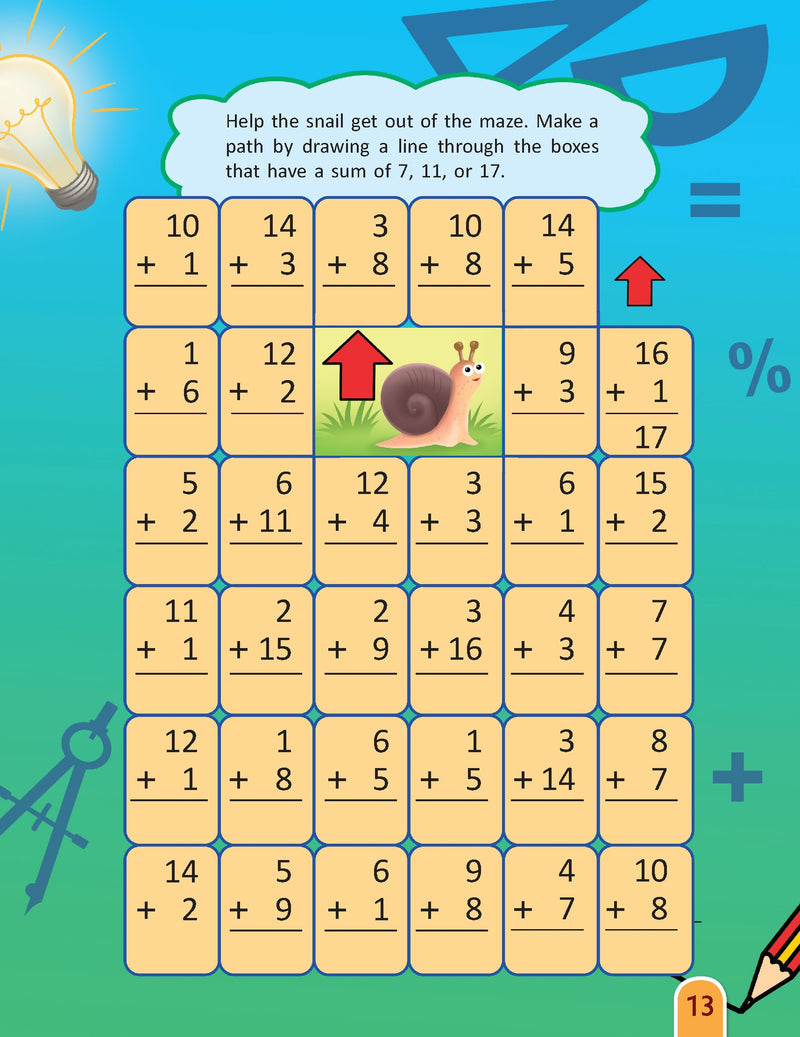The width and height of the screenshot is (800, 1037).
Task: Select the 9 + 3 box
Action: click(551, 391)
